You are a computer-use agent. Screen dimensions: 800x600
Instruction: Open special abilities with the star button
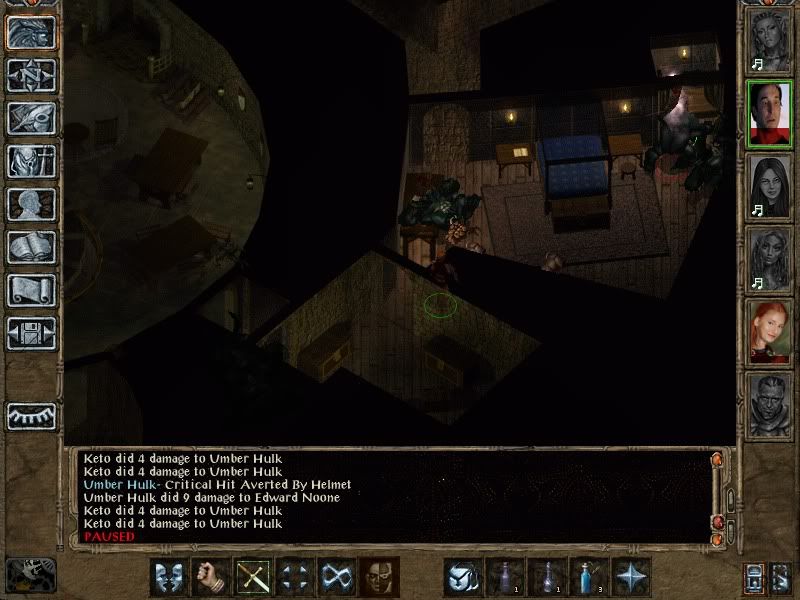click(632, 577)
